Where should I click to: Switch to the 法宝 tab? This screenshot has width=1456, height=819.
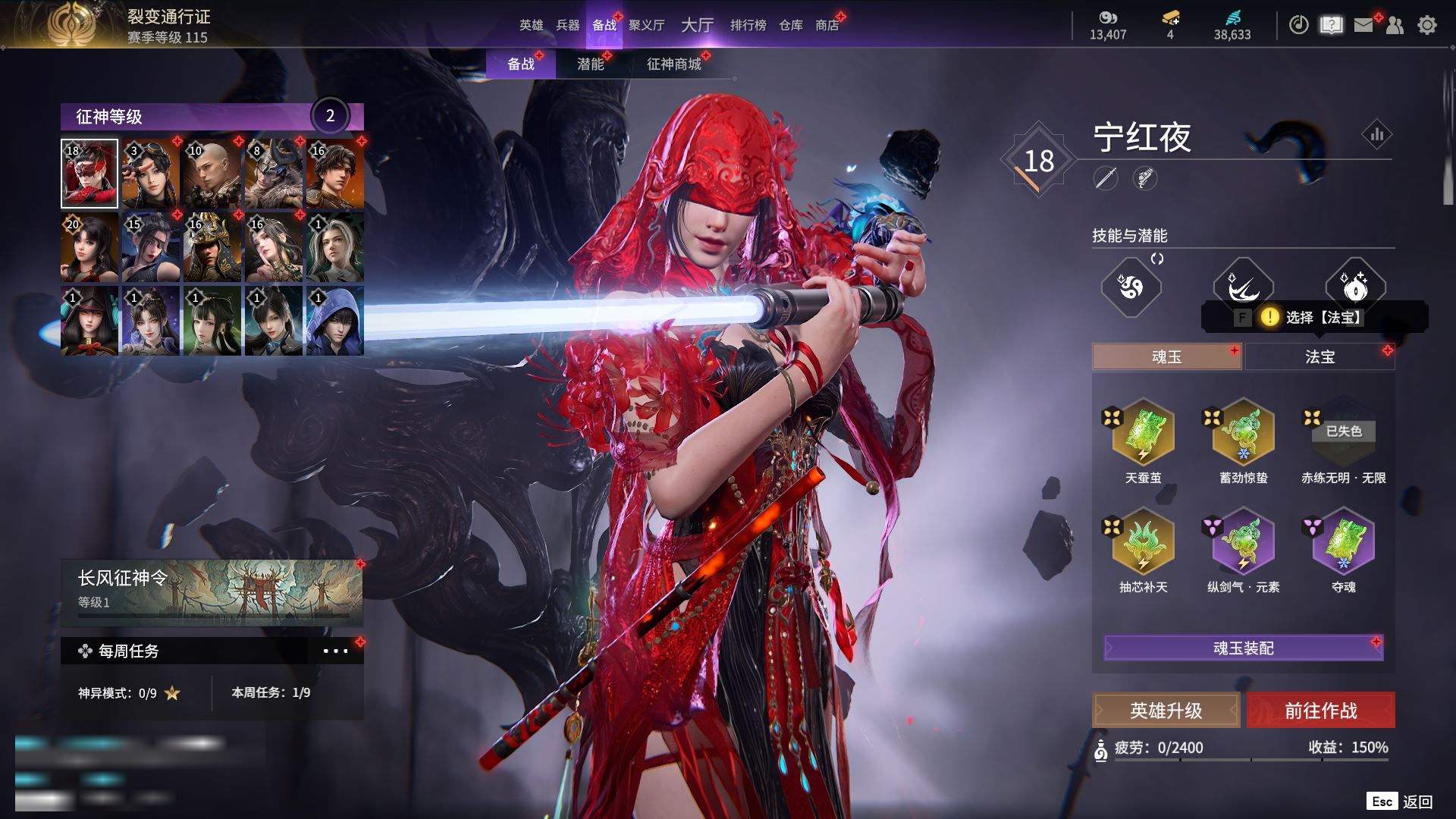(x=1319, y=356)
